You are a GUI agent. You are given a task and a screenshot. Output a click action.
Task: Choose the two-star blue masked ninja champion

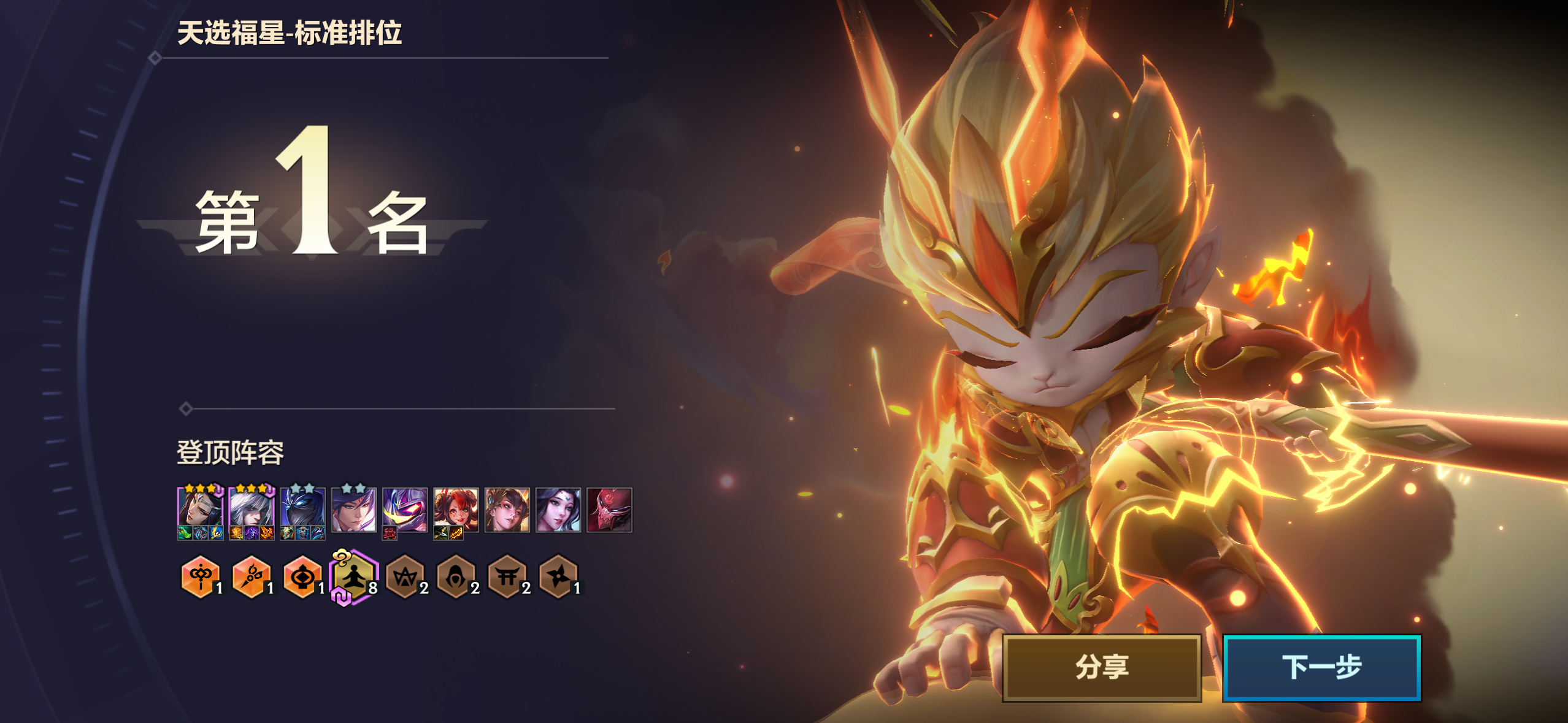pos(302,507)
